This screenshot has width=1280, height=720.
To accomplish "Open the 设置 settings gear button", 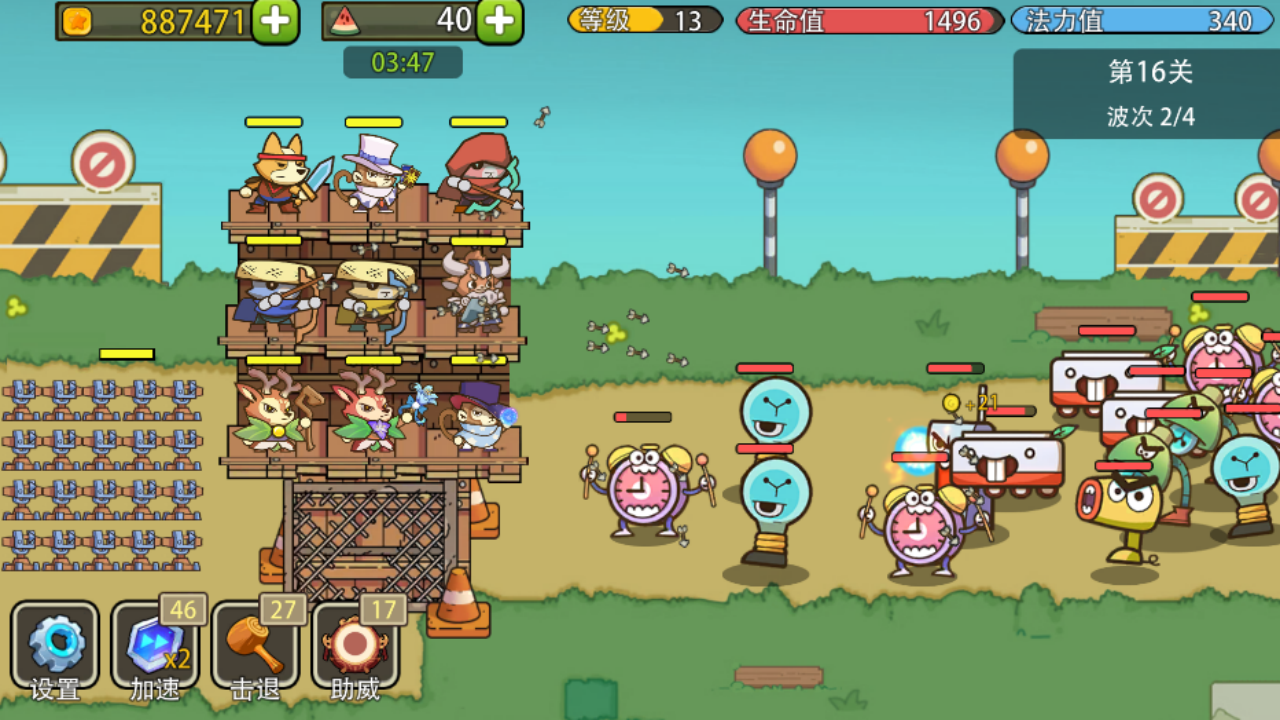I will [55, 645].
